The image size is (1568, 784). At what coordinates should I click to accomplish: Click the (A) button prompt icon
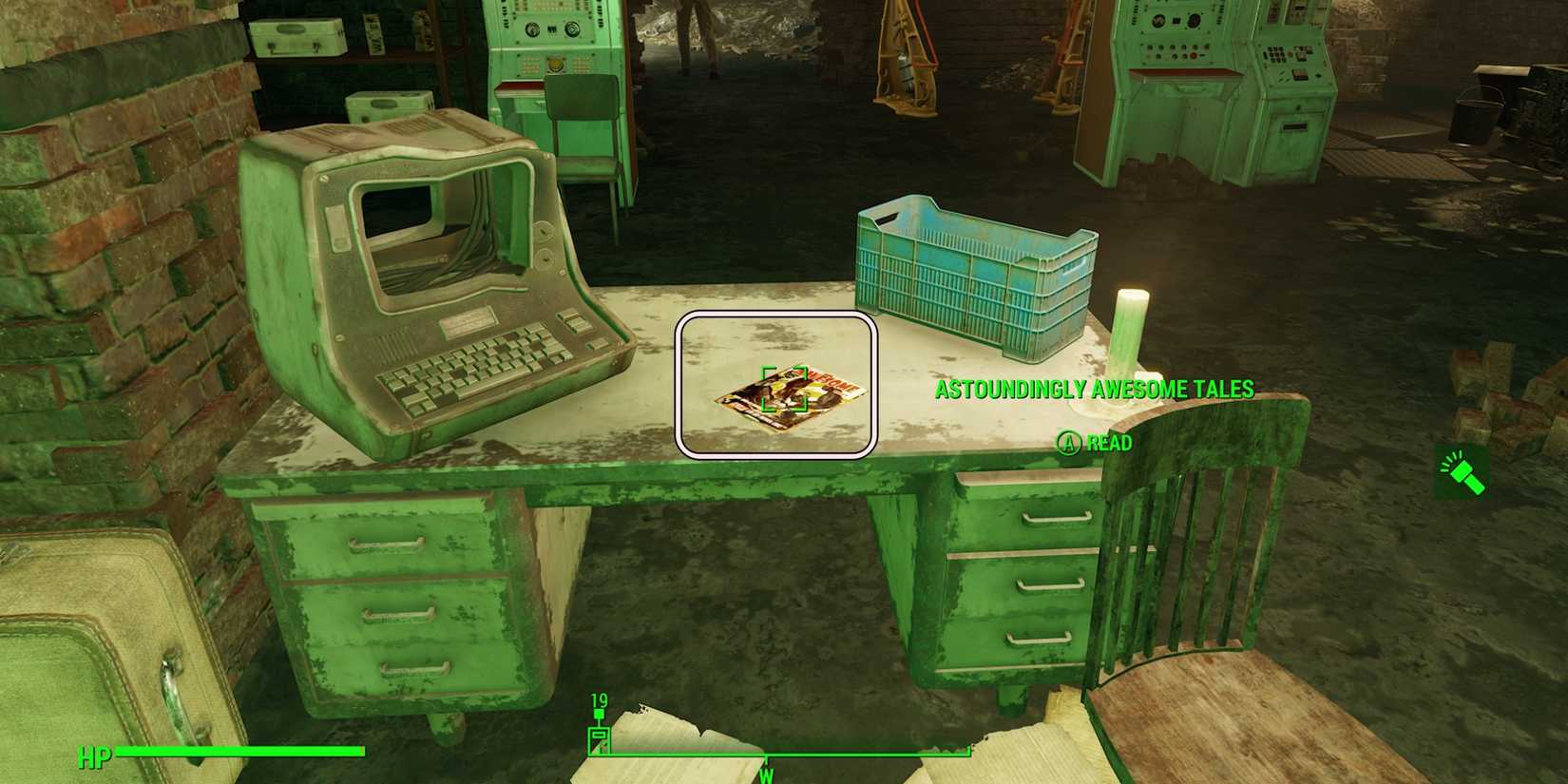pyautogui.click(x=1067, y=443)
